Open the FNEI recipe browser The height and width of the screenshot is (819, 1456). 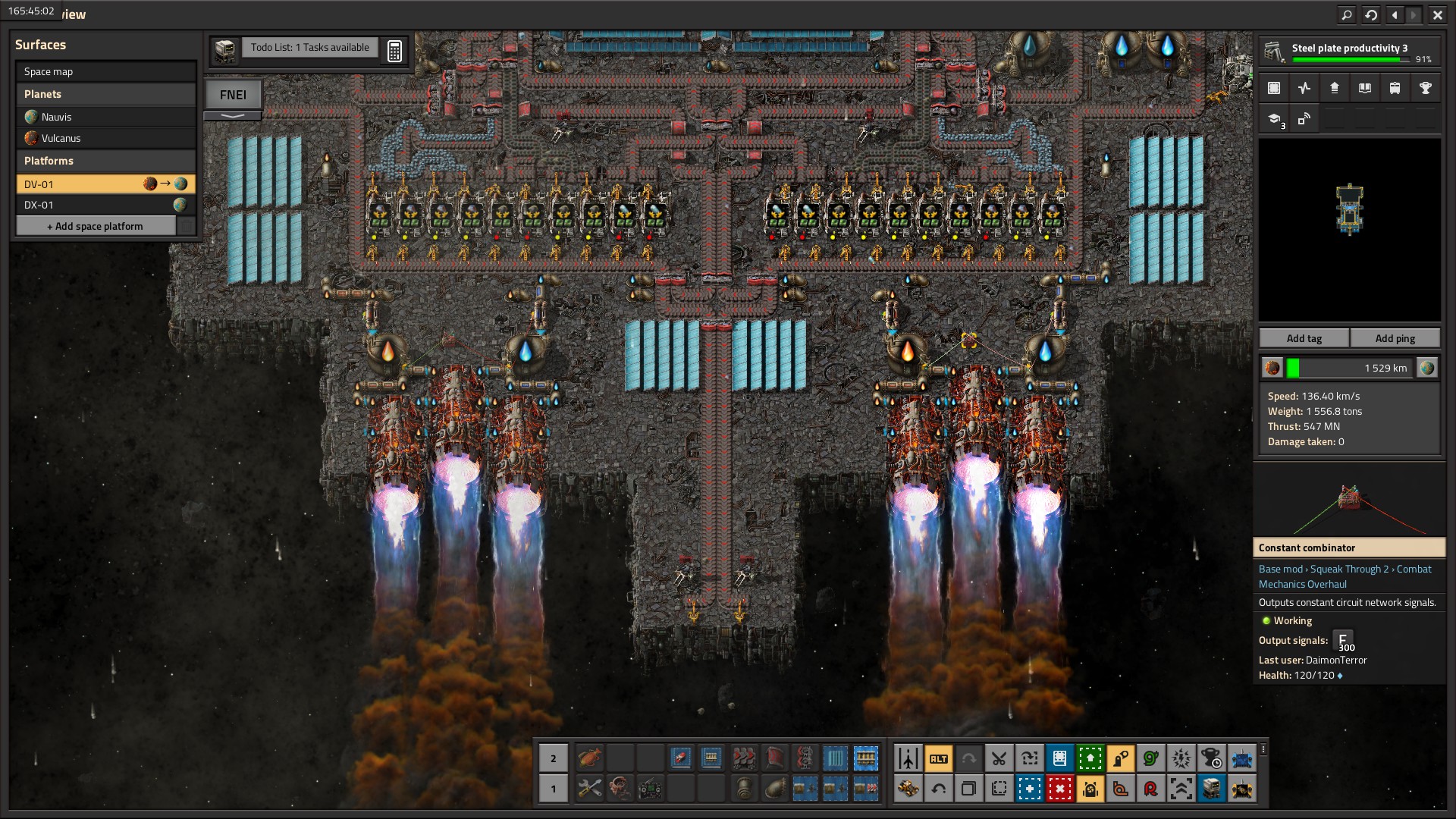click(233, 95)
